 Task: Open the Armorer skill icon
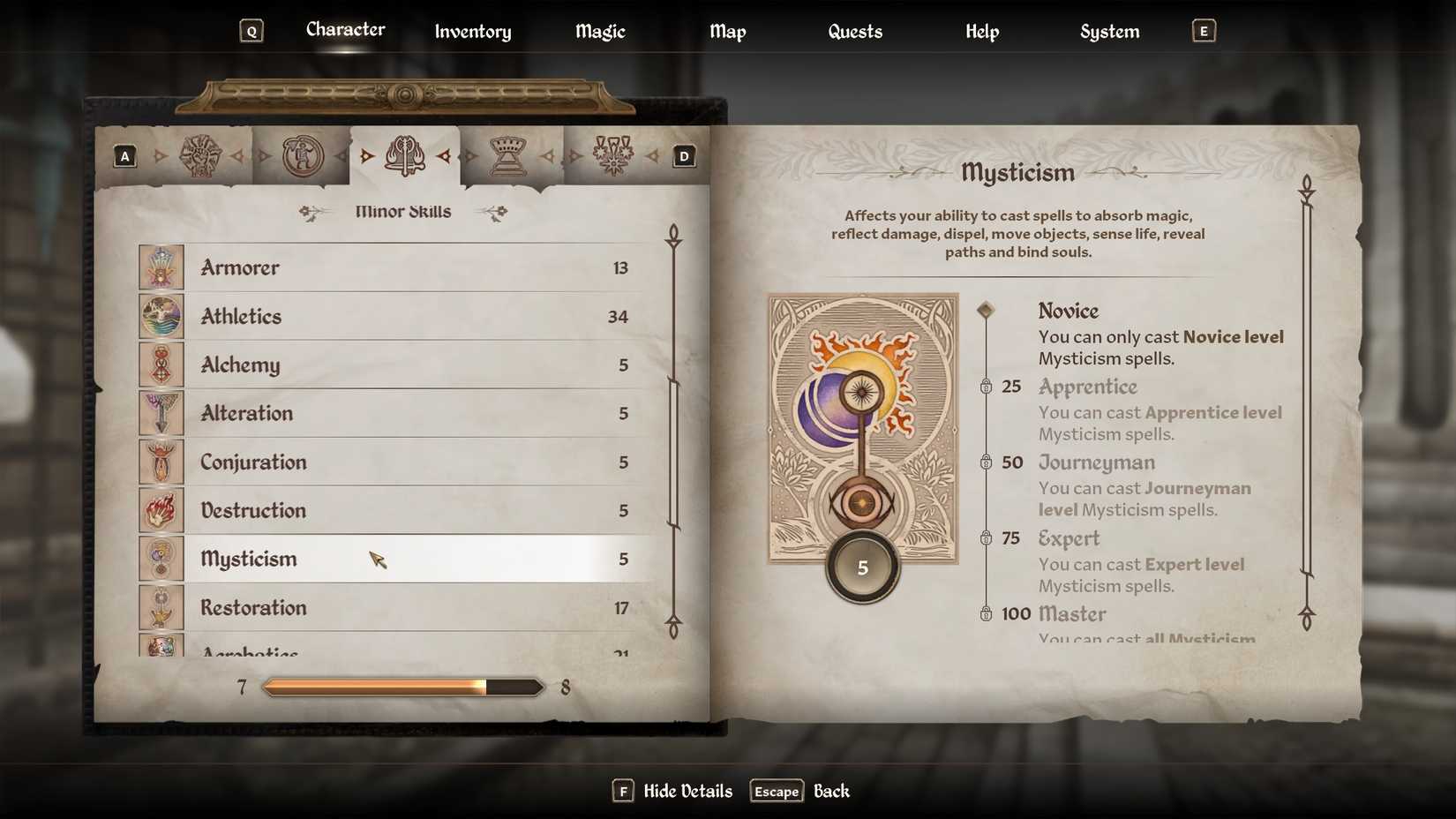click(x=161, y=267)
